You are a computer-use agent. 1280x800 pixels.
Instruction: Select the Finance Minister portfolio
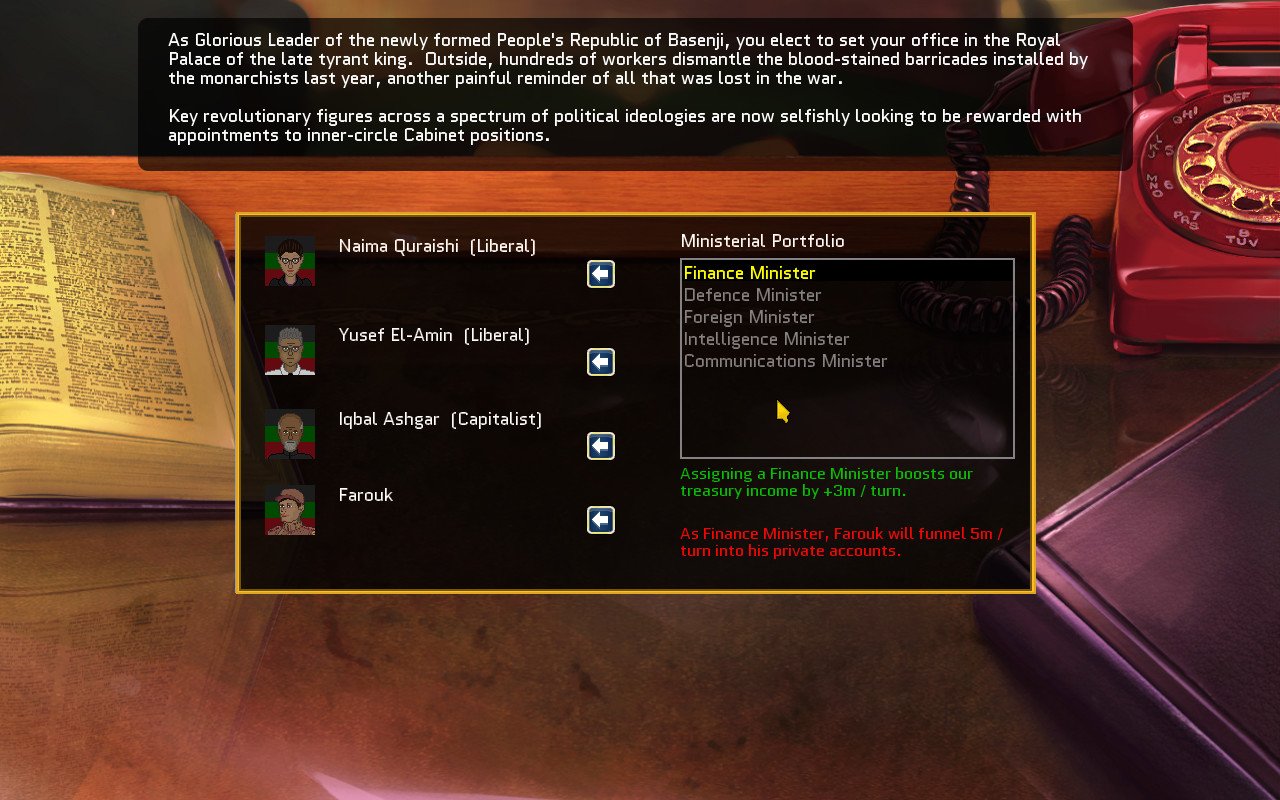pos(749,272)
